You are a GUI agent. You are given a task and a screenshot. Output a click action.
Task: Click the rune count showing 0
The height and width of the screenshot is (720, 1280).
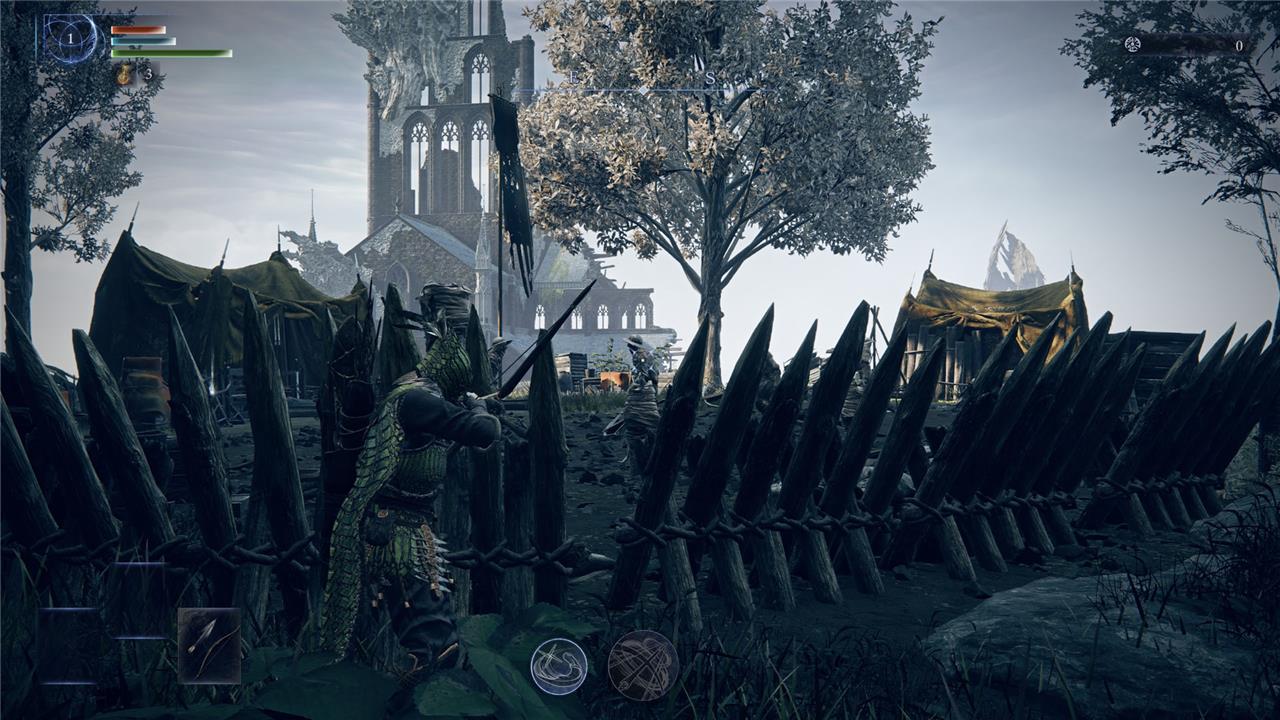coord(1239,45)
